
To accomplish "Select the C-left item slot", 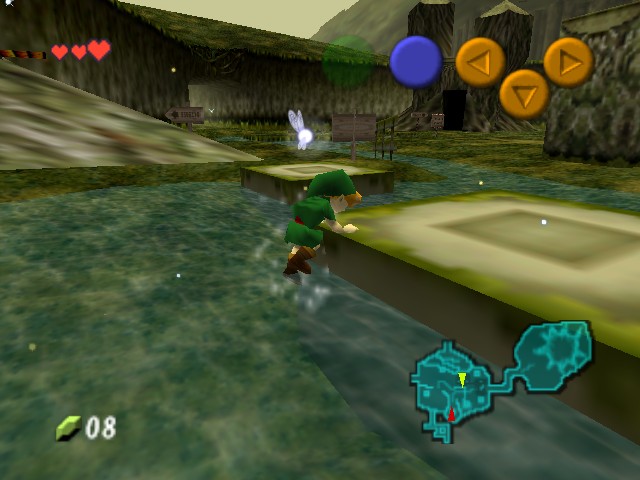I will [480, 62].
